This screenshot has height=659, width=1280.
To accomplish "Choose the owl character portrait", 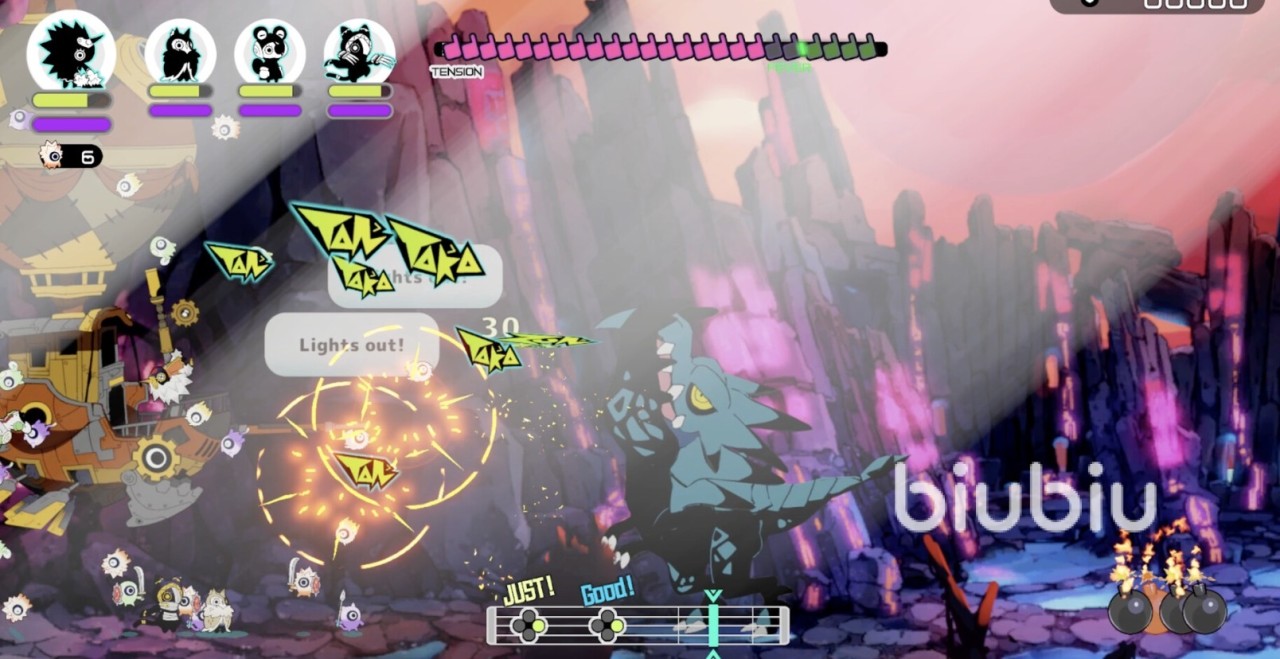I will pos(181,52).
